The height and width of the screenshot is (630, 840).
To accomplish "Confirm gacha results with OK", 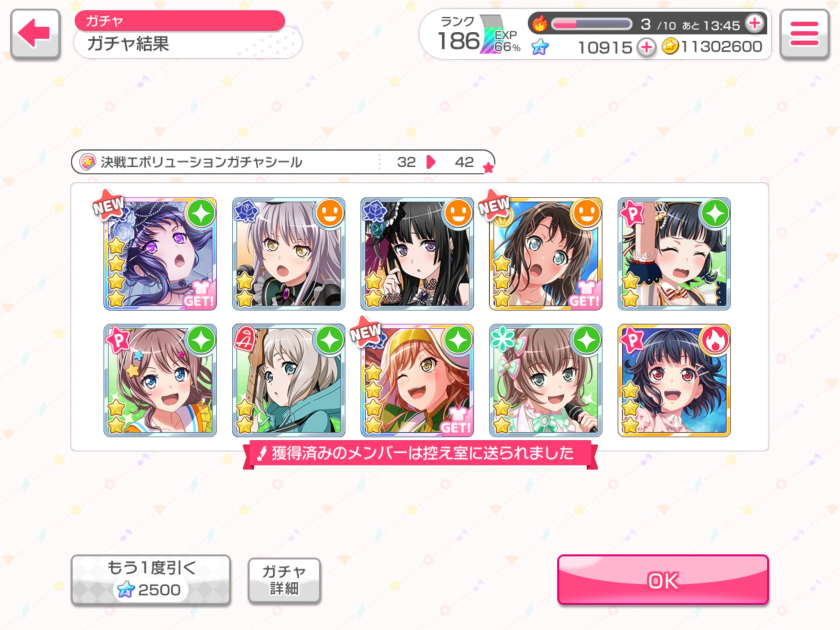I will coord(662,580).
